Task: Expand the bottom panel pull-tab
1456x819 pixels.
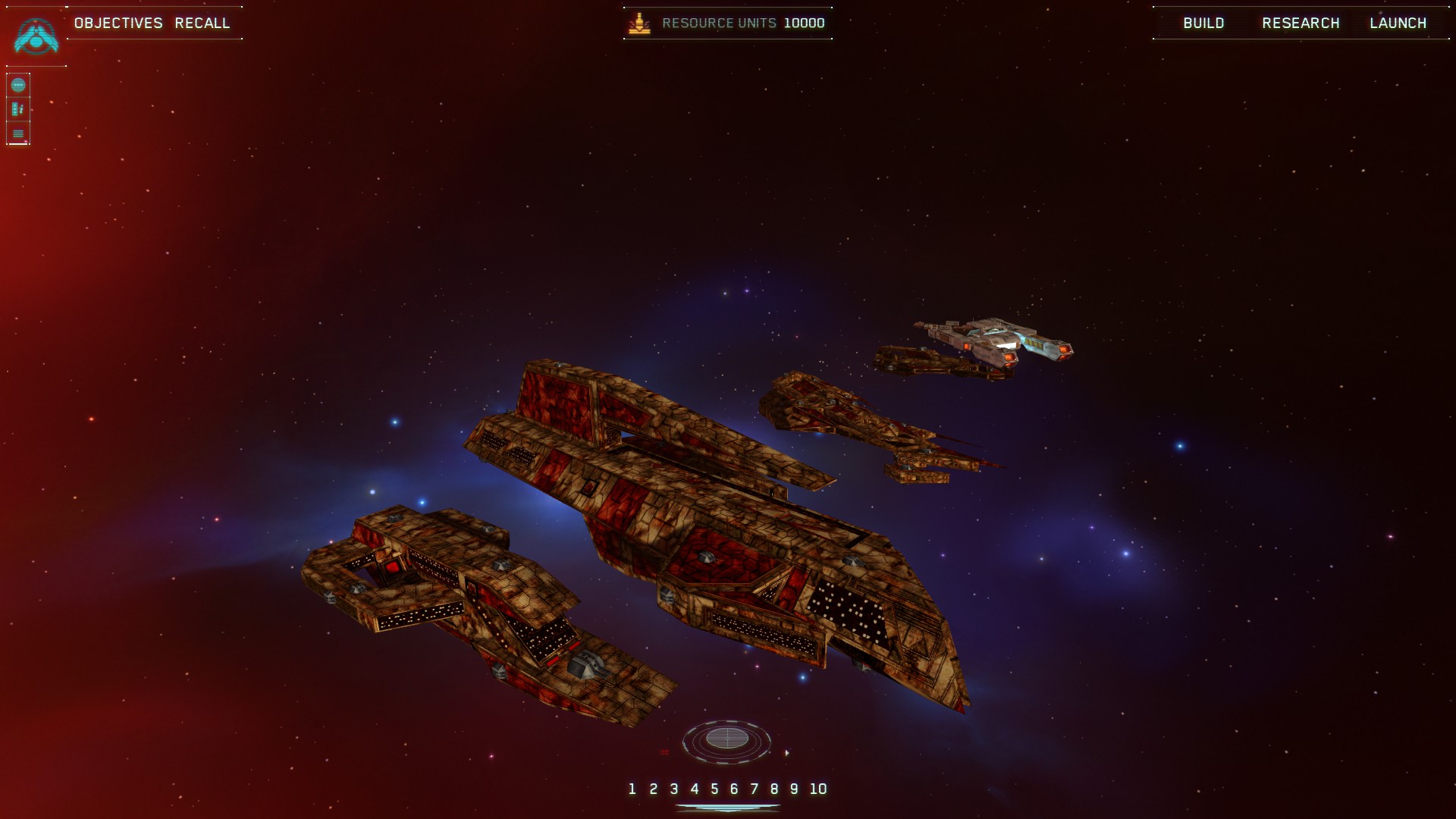Action: pos(727,808)
